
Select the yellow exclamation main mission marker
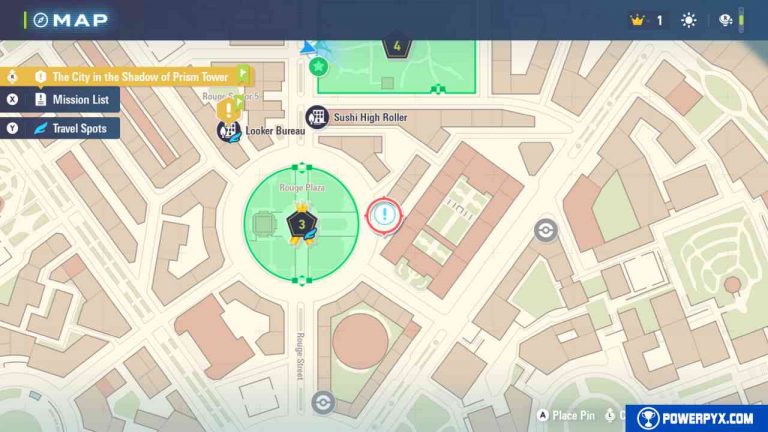[231, 106]
